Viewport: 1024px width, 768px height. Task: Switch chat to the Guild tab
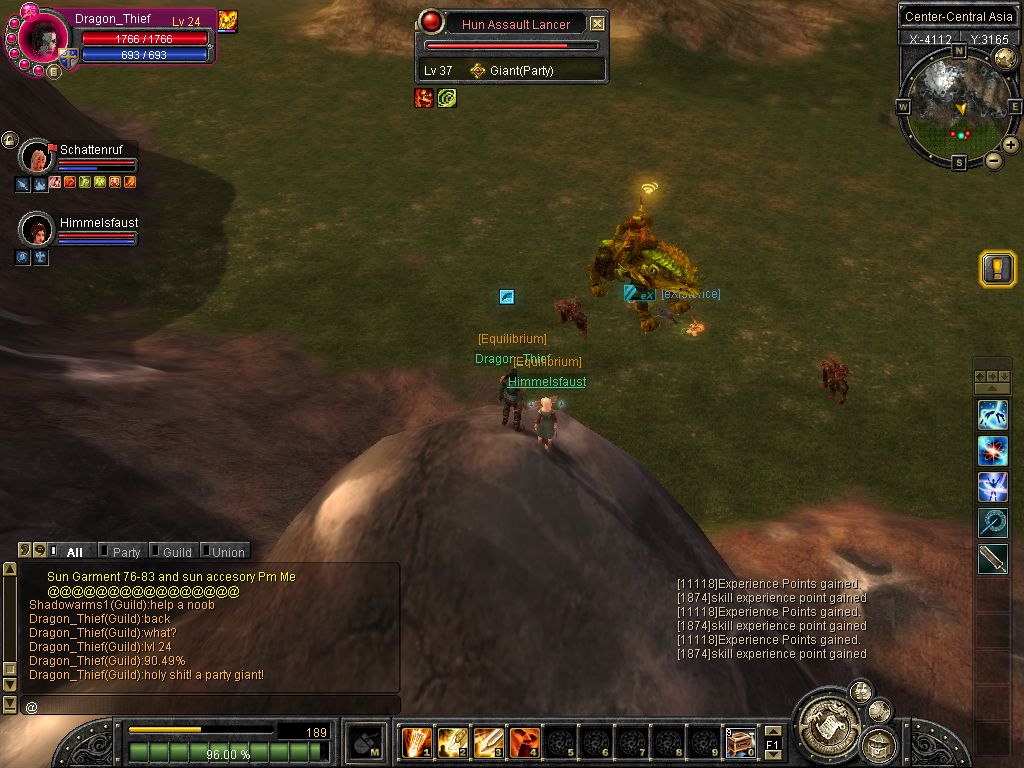point(176,551)
